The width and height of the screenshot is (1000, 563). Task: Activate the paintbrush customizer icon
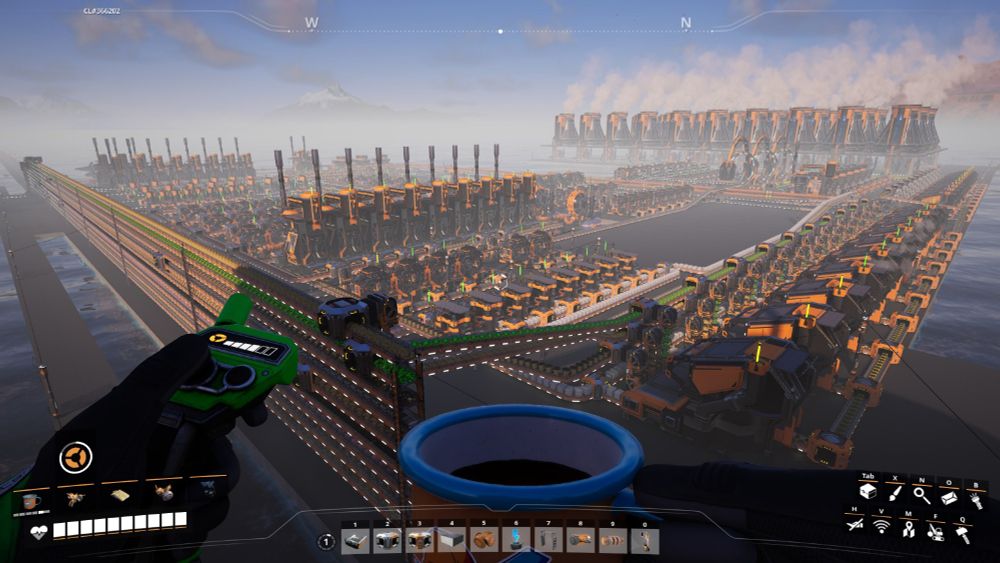(x=895, y=494)
